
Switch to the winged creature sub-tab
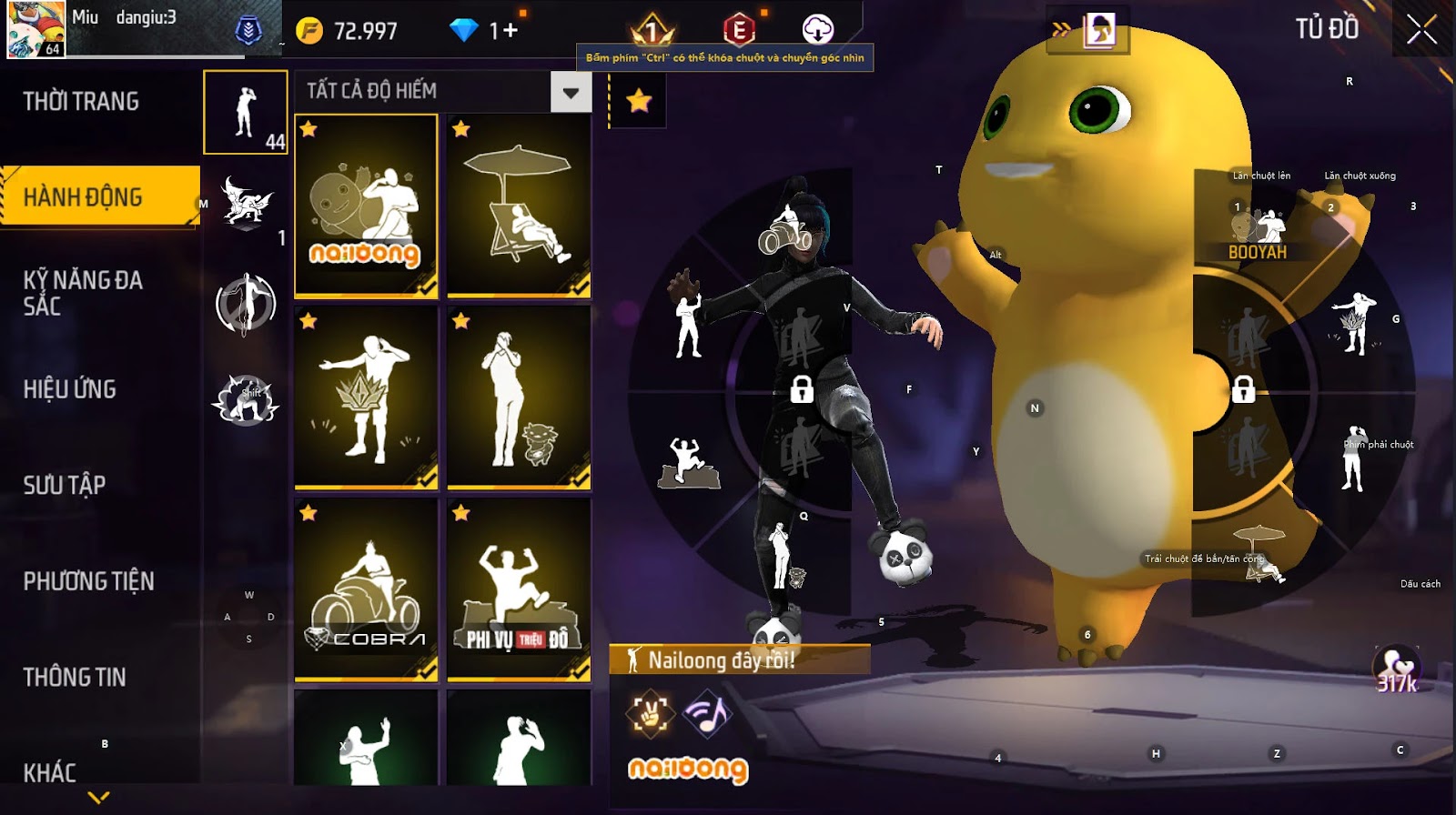tap(247, 201)
